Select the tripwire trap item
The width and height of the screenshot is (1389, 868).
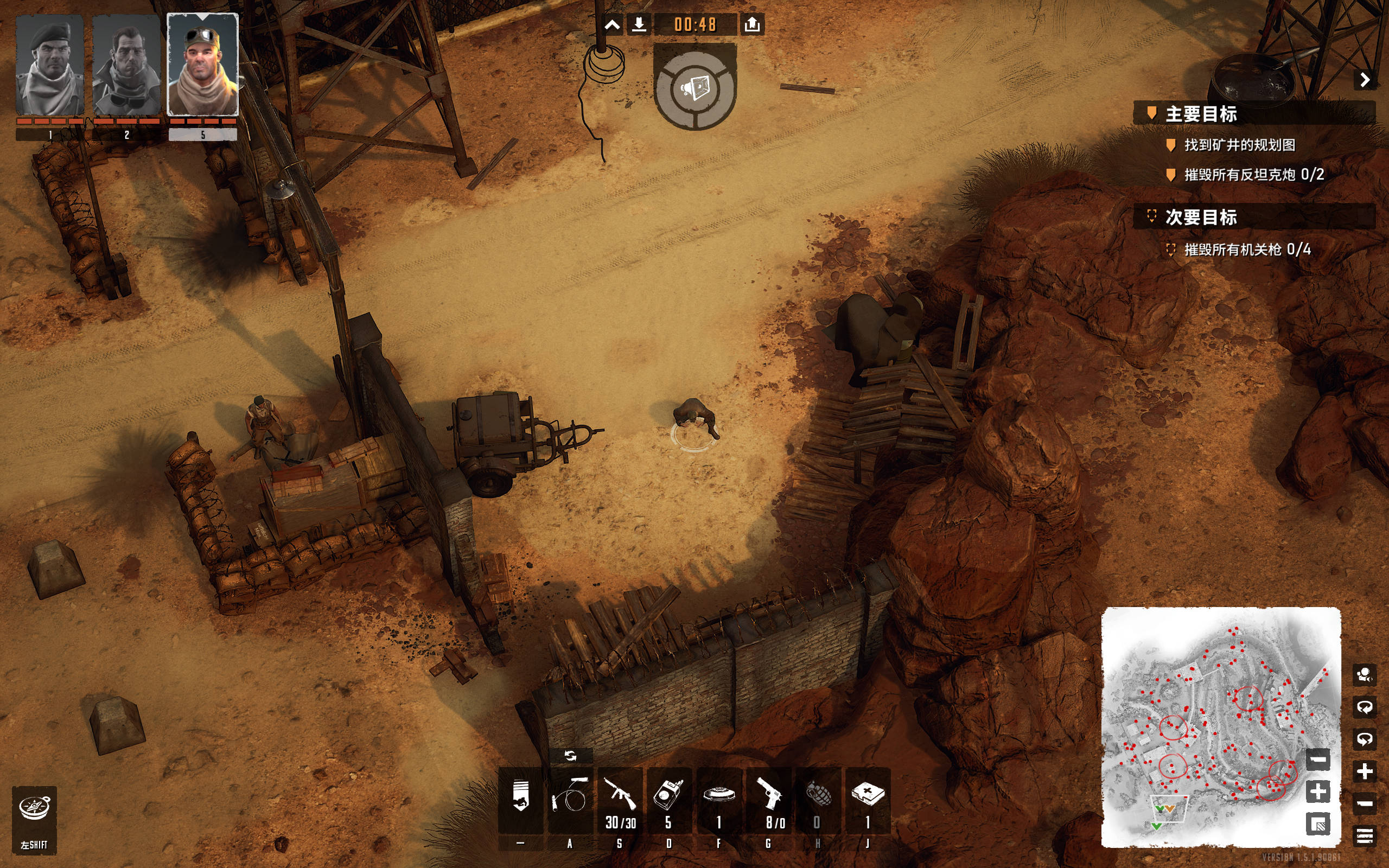569,800
